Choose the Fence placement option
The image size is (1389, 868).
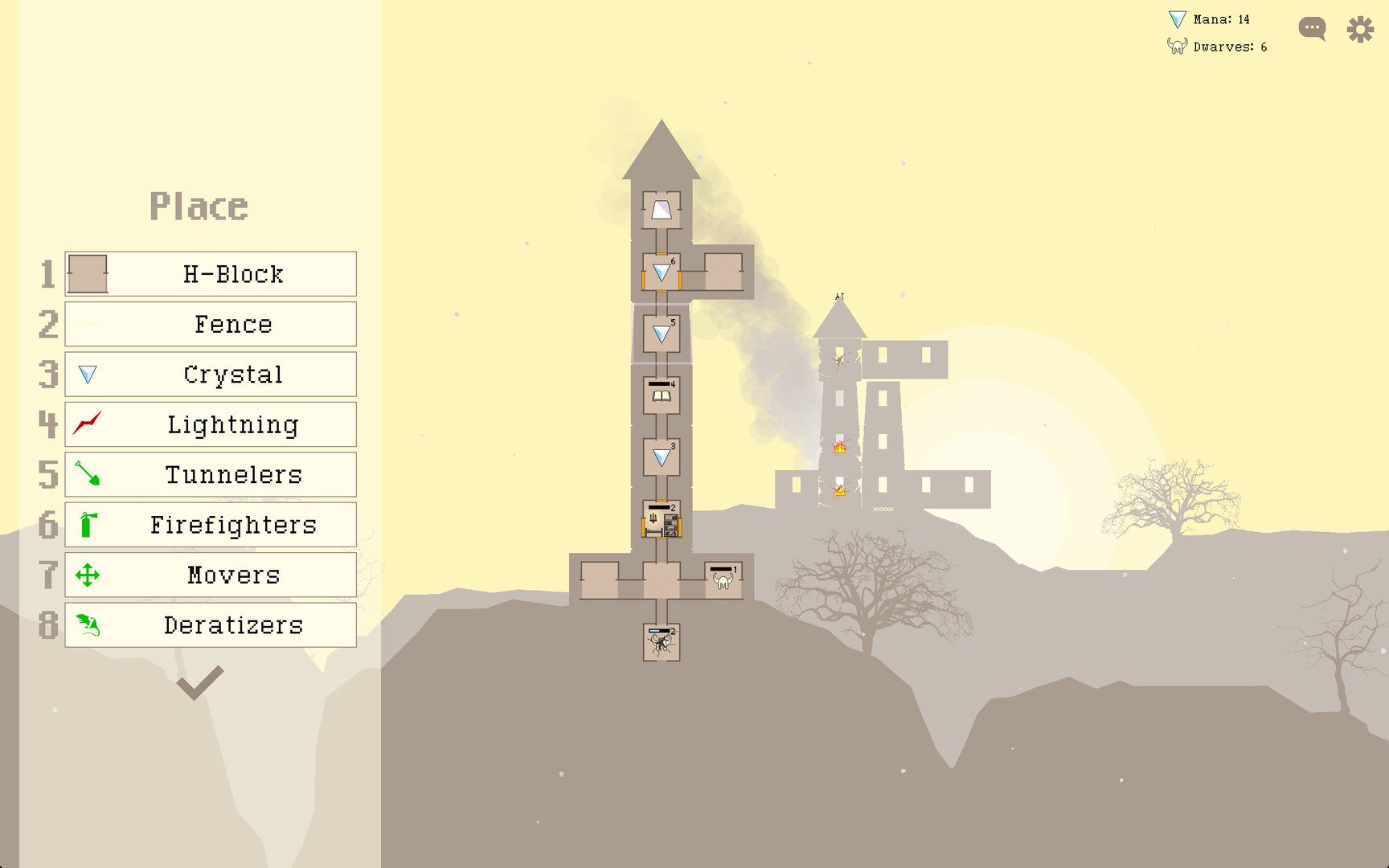[211, 324]
